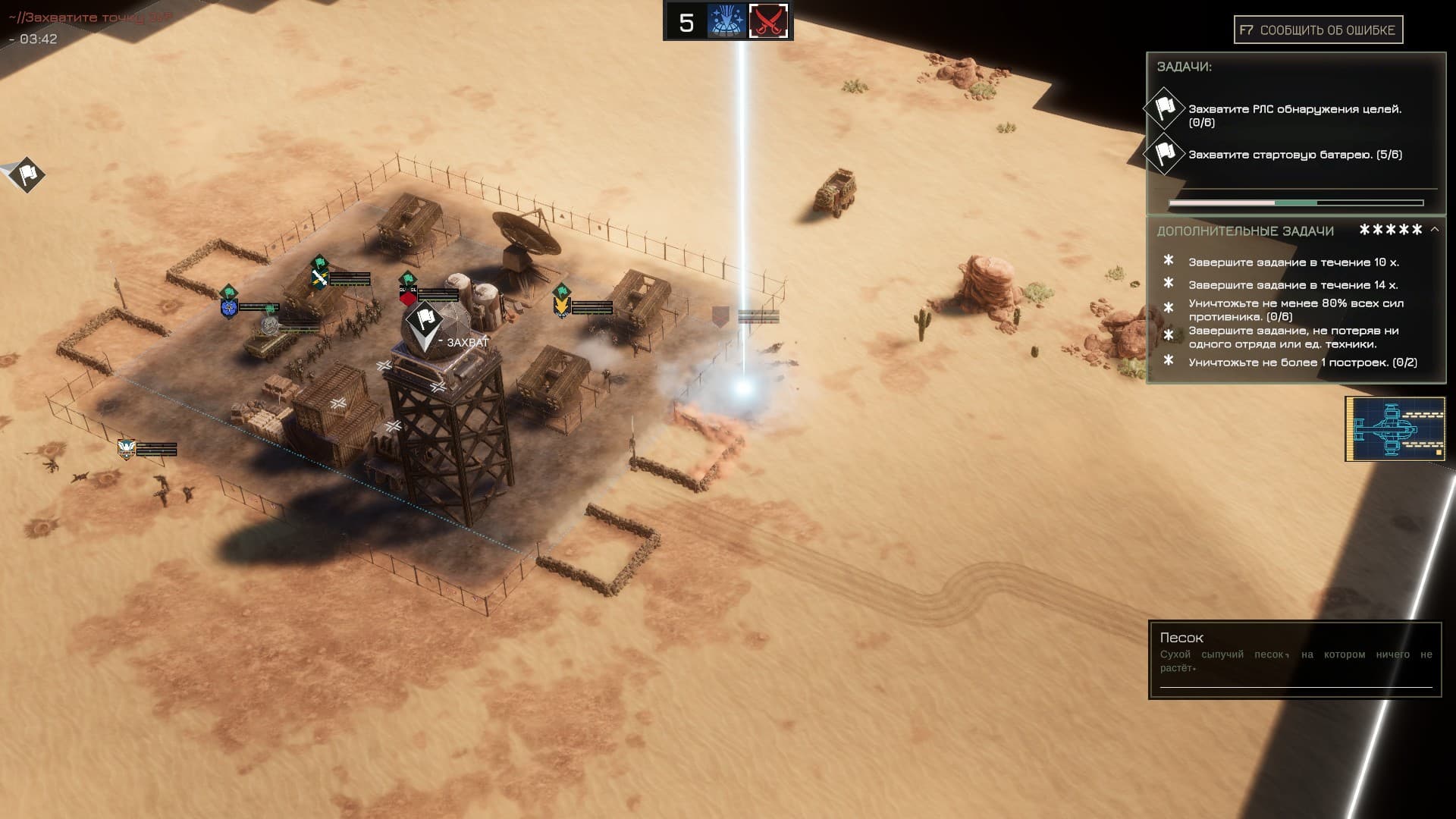Image resolution: width=1456 pixels, height=819 pixels.
Task: Select the rocket launcher unit marker
Action: pyautogui.click(x=319, y=278)
